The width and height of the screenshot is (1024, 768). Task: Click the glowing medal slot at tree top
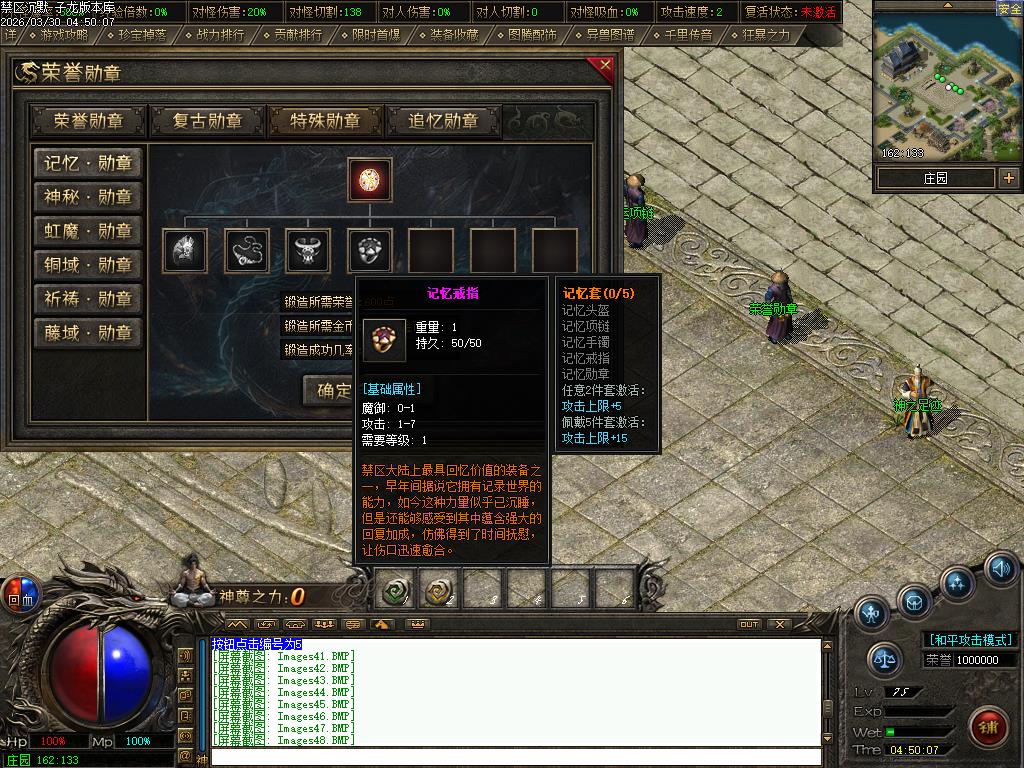(369, 180)
